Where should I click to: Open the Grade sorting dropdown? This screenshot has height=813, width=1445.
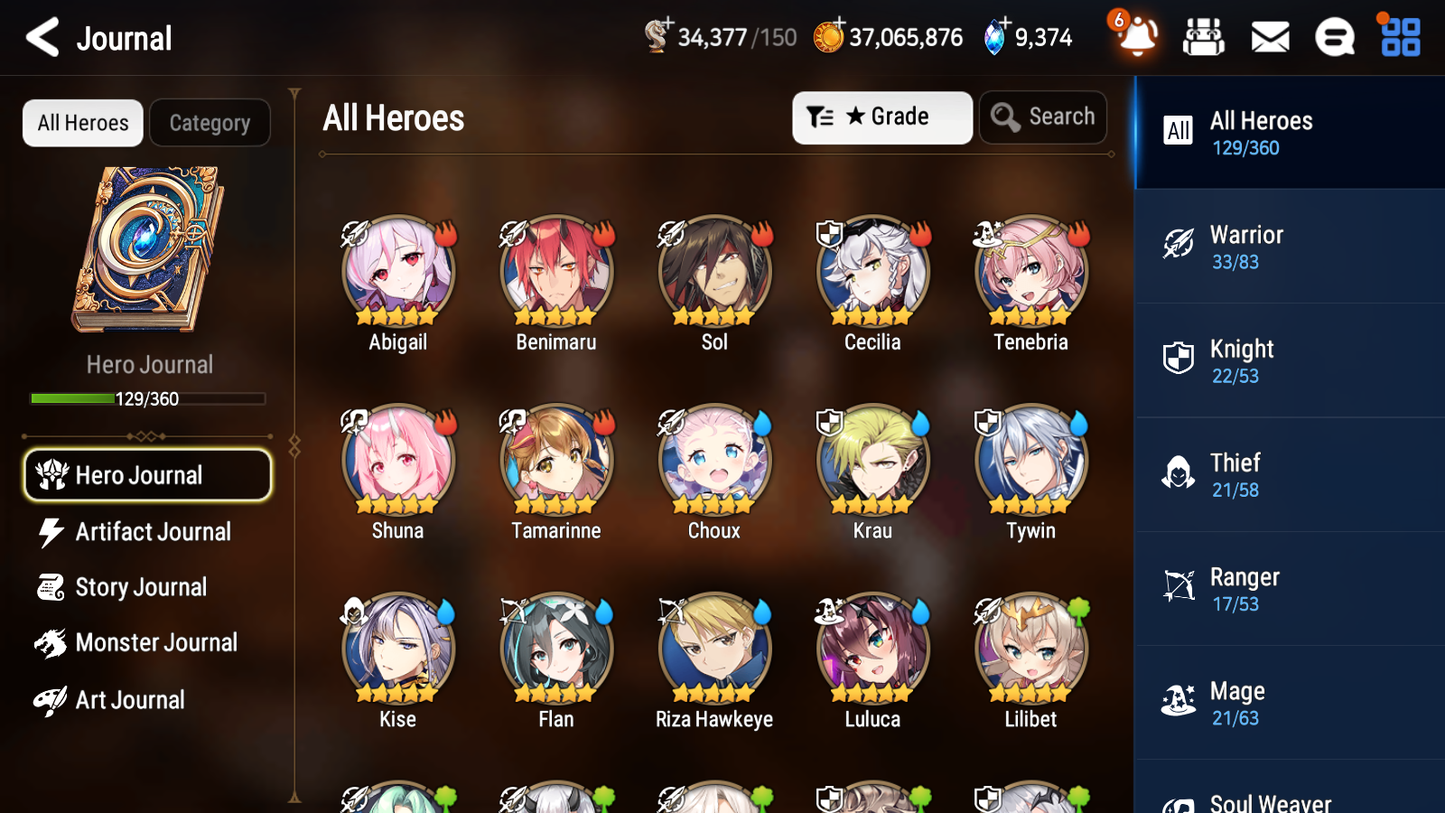882,117
